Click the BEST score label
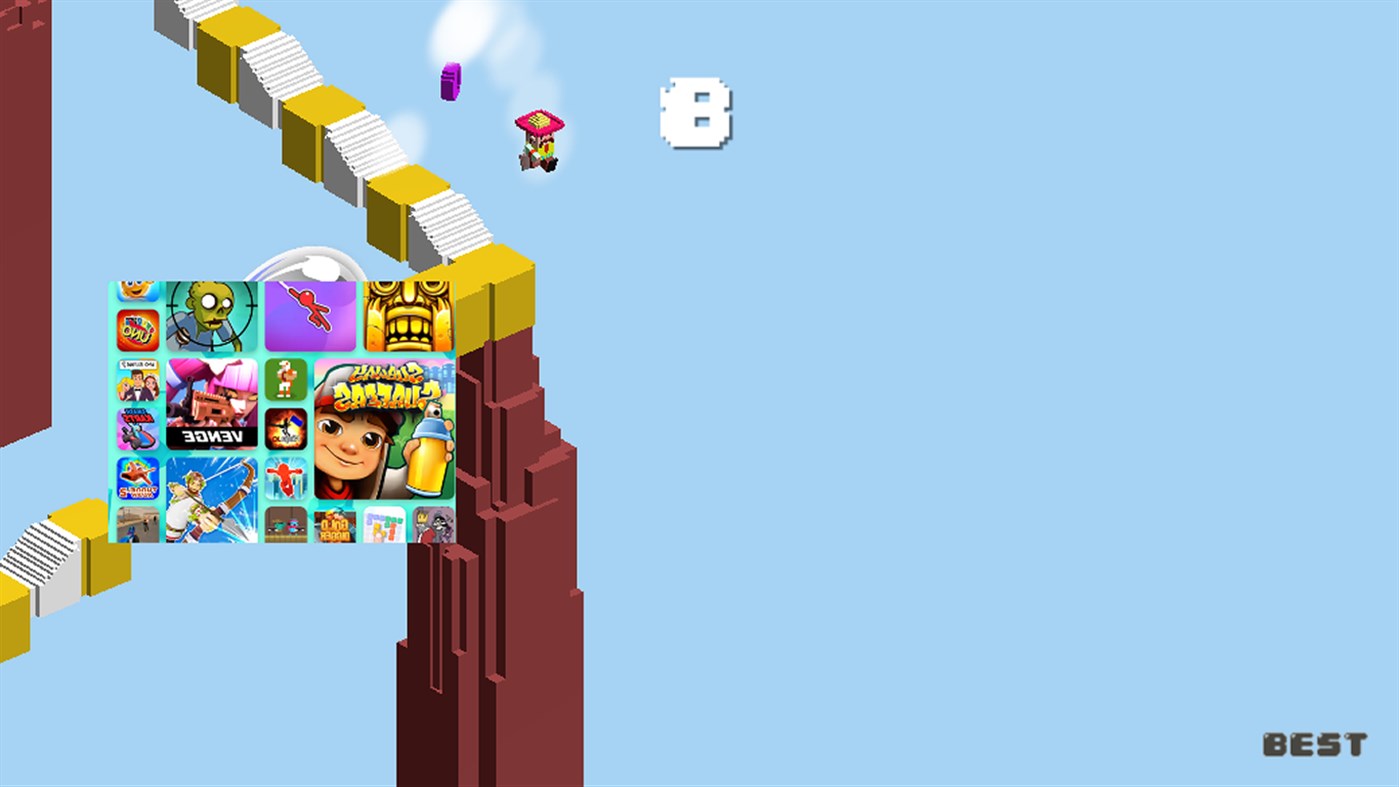The image size is (1399, 787). coord(1315,744)
